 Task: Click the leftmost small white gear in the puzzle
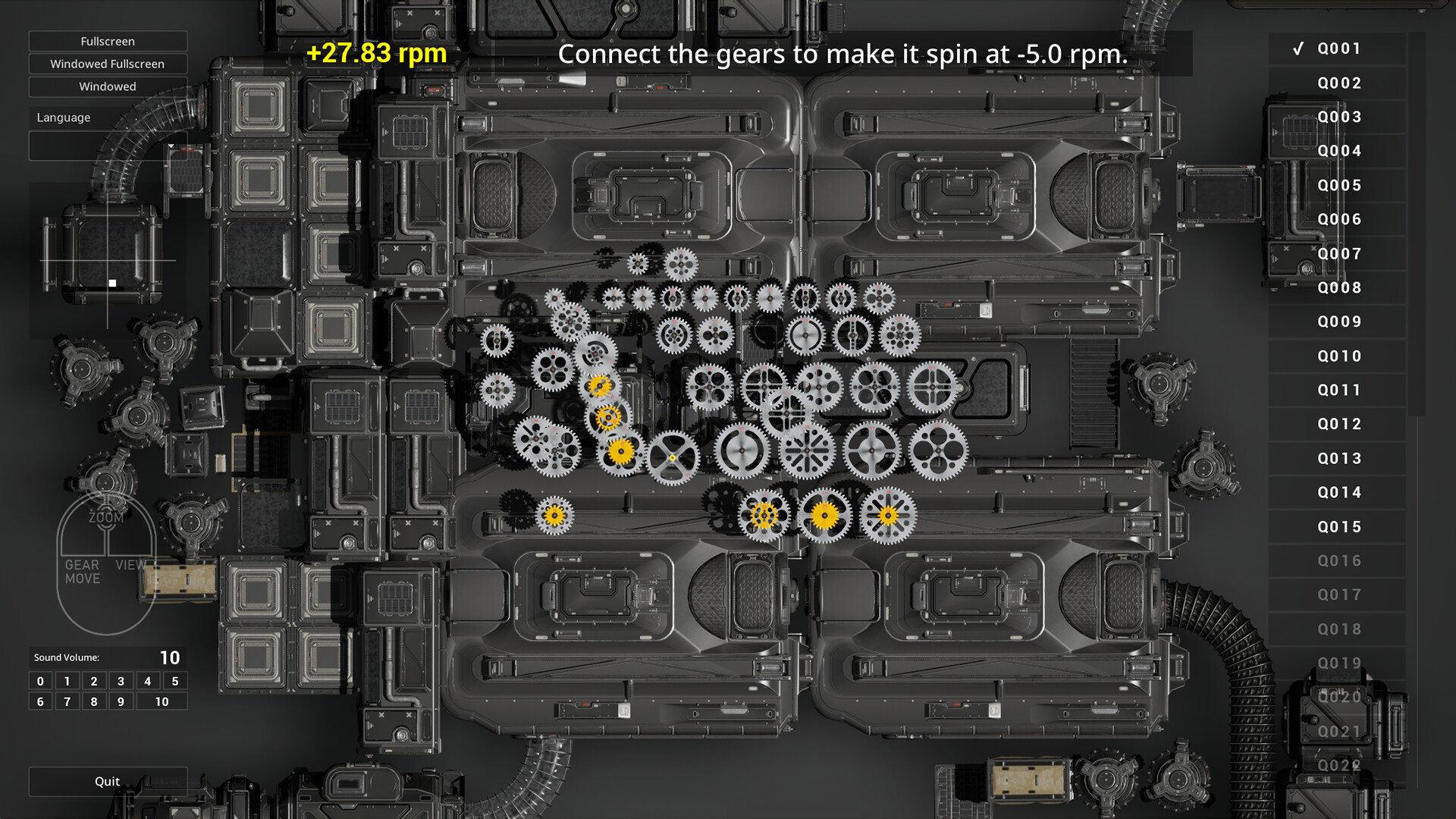tap(497, 340)
